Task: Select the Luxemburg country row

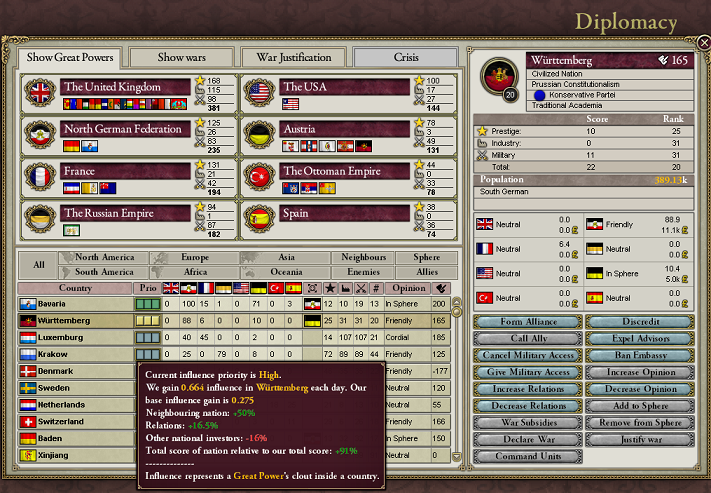Action: pos(76,338)
